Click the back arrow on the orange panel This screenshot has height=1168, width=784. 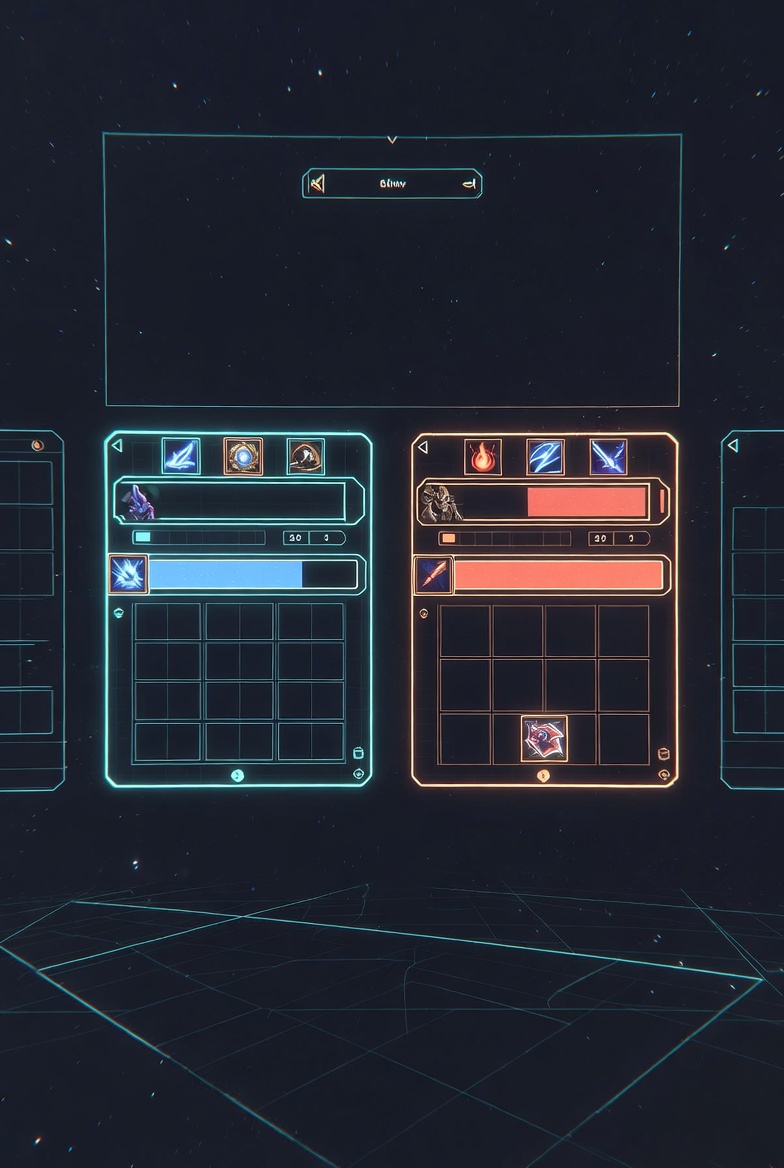coord(423,447)
